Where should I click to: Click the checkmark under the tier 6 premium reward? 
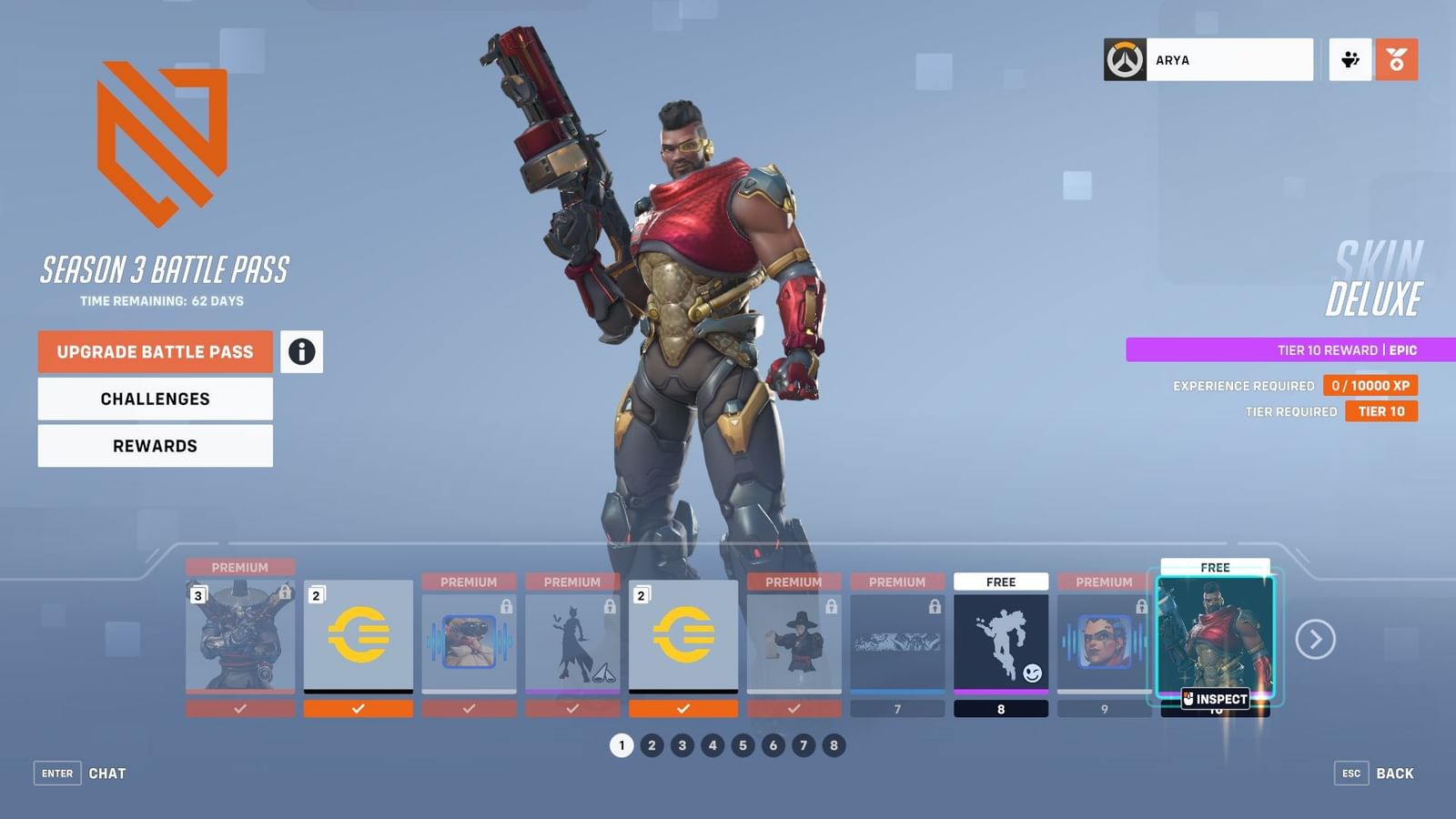click(794, 709)
